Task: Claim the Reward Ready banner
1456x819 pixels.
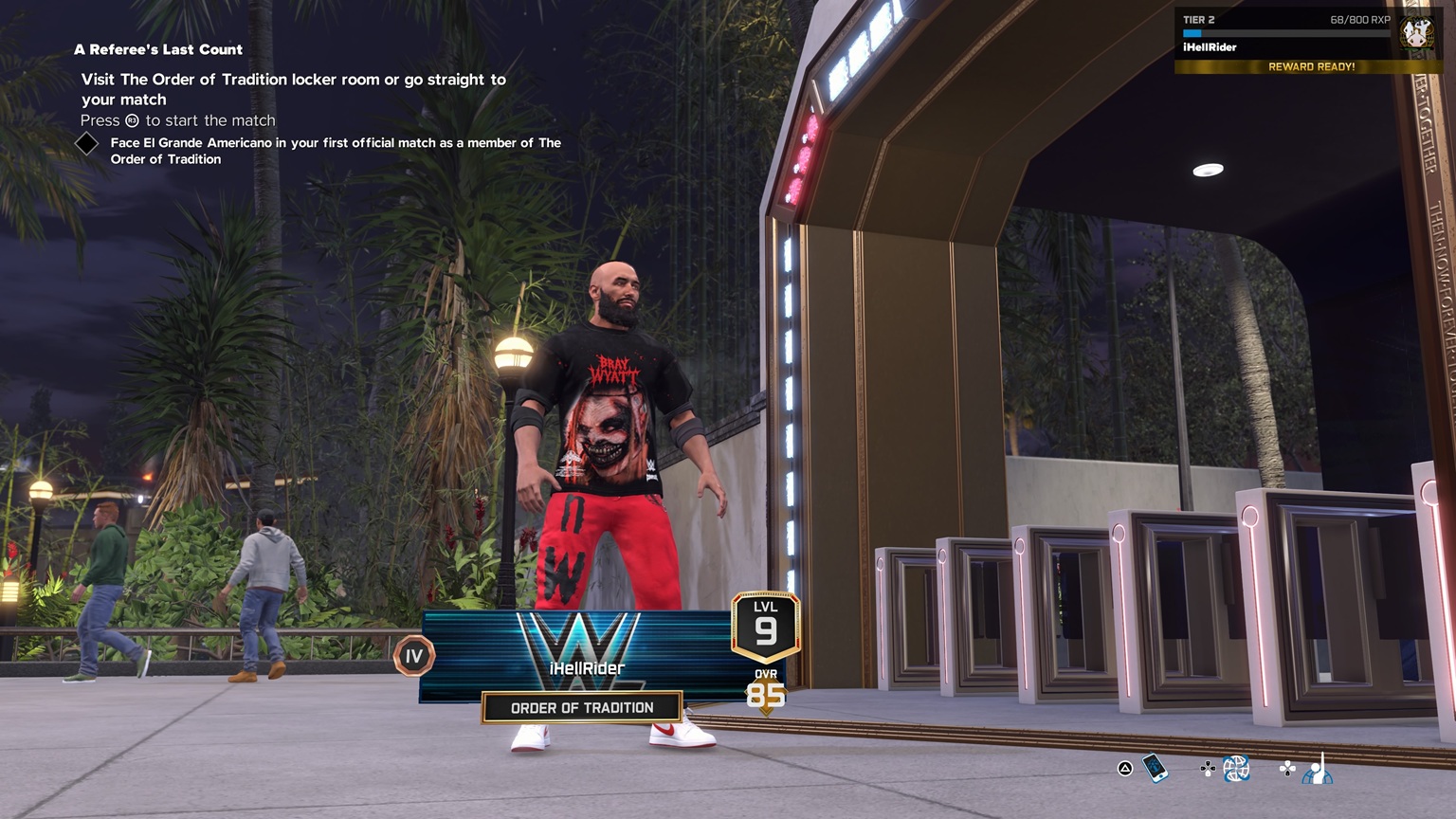Action: [x=1311, y=67]
